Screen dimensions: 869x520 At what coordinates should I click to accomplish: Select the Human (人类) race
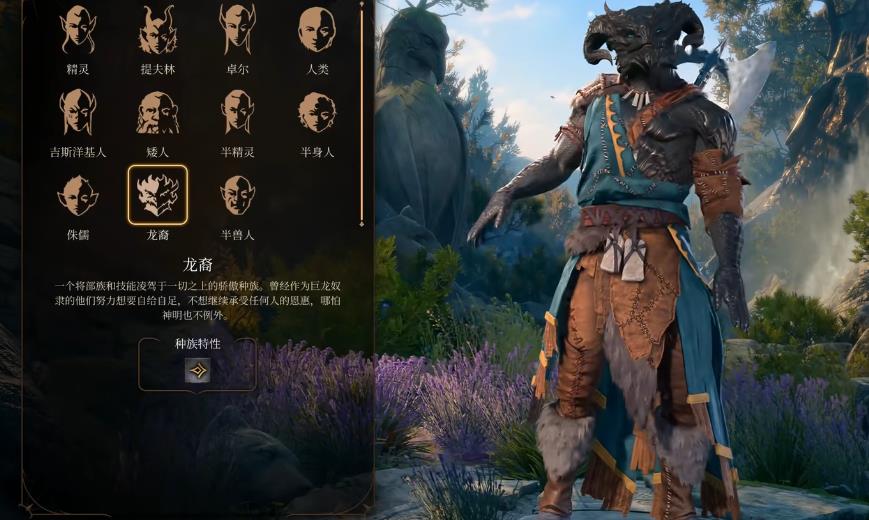(x=317, y=30)
